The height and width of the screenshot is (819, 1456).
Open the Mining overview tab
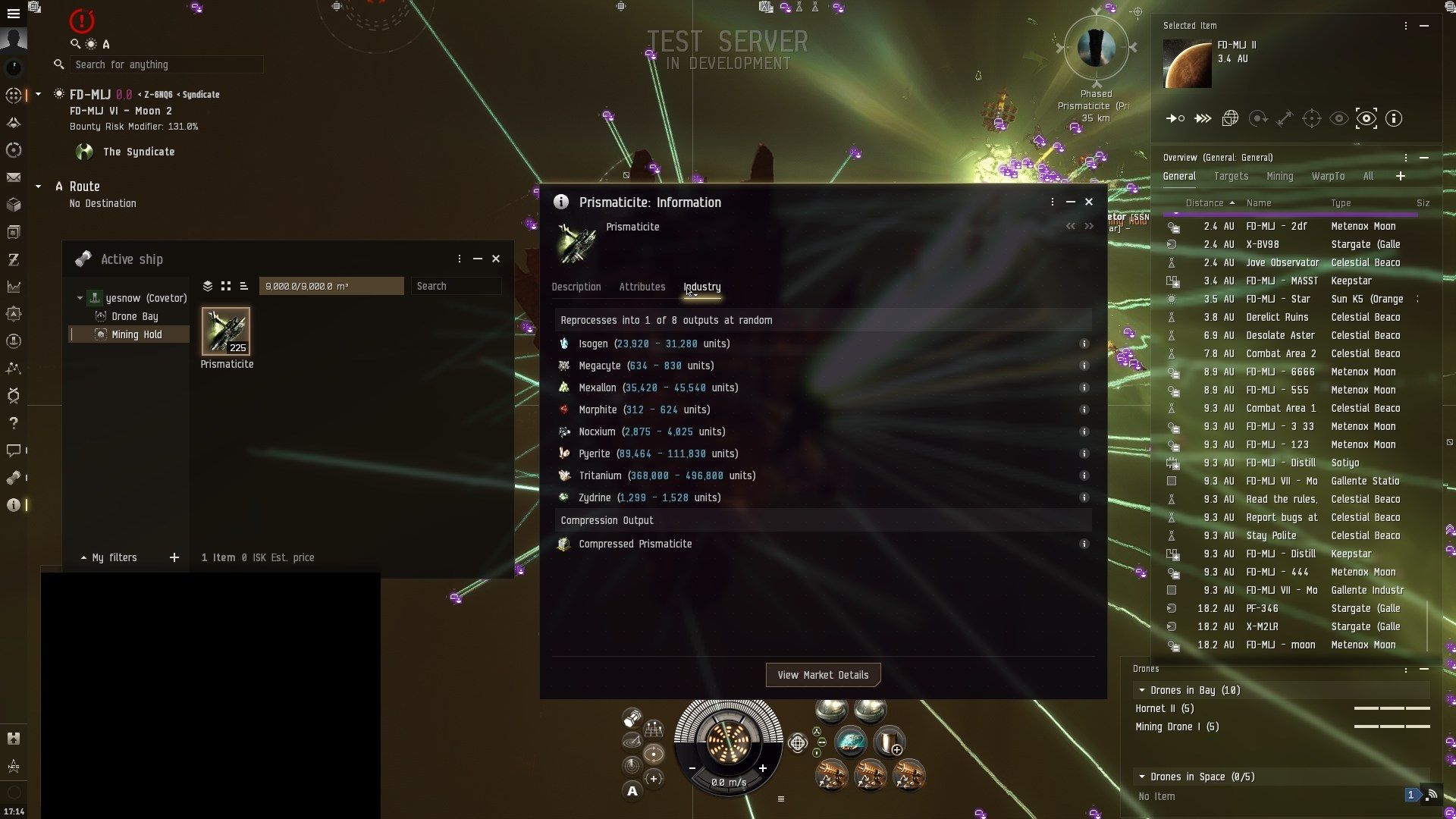pyautogui.click(x=1280, y=176)
